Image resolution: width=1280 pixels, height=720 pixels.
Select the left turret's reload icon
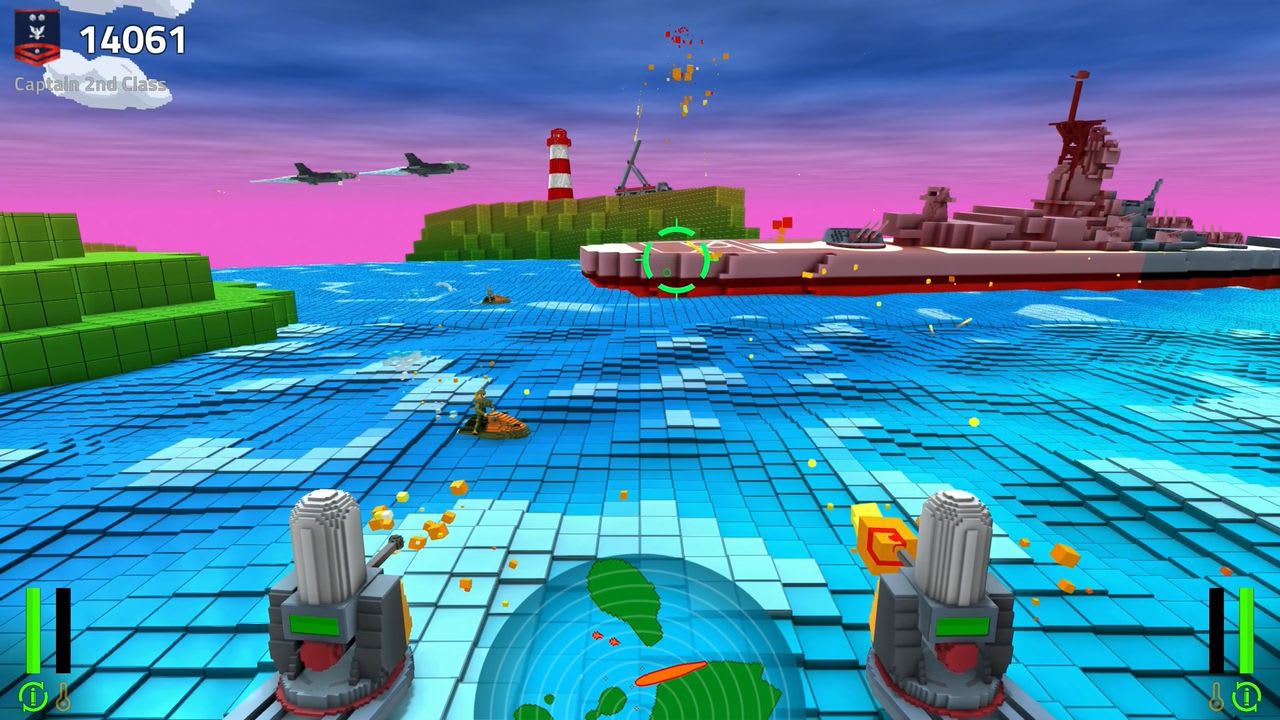33,697
